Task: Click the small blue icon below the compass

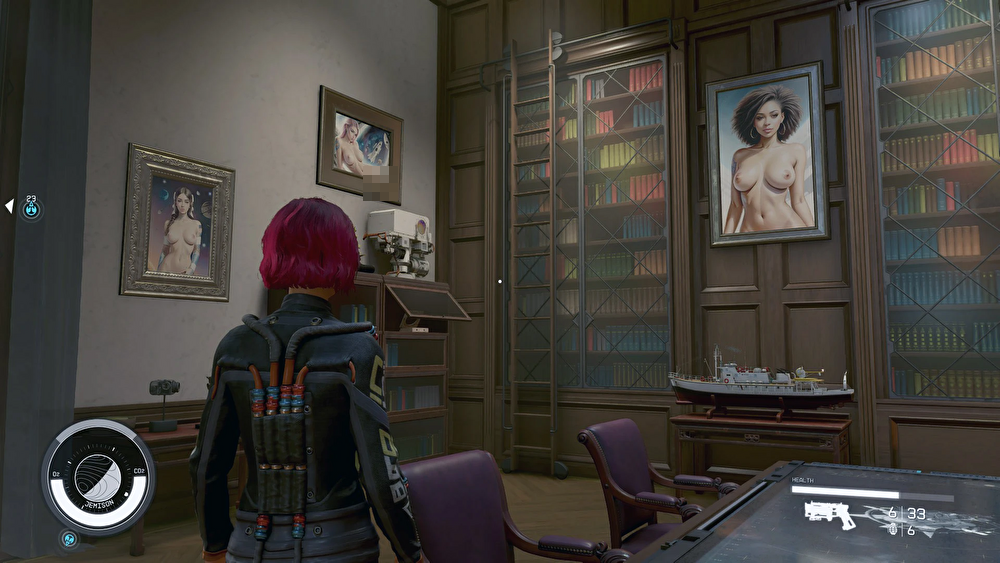Action: [x=69, y=540]
